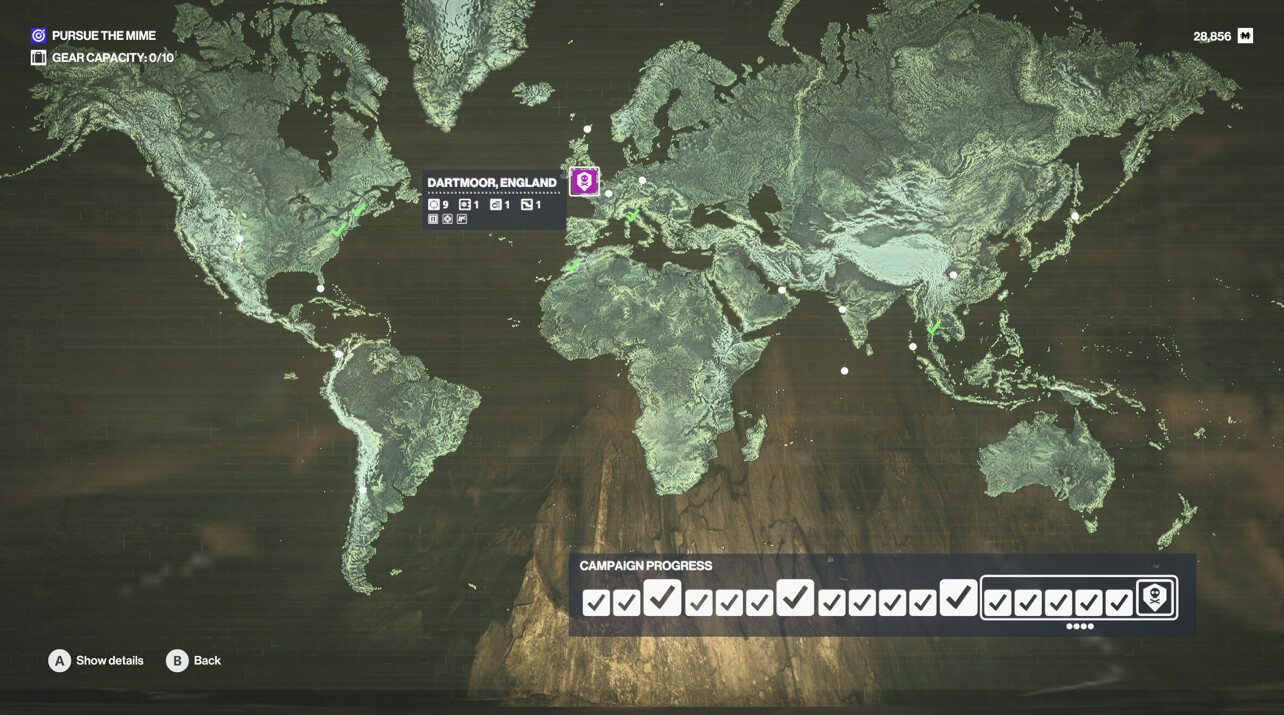Select the marker north of Scotland
Viewport: 1284px width, 715px height.
pos(587,129)
